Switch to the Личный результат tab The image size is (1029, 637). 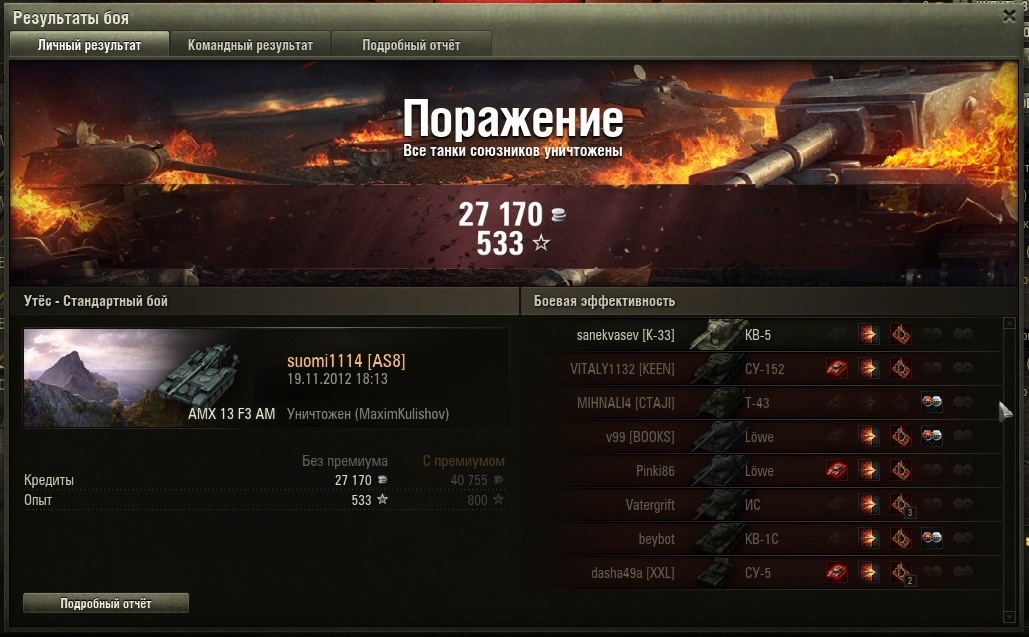coord(89,45)
